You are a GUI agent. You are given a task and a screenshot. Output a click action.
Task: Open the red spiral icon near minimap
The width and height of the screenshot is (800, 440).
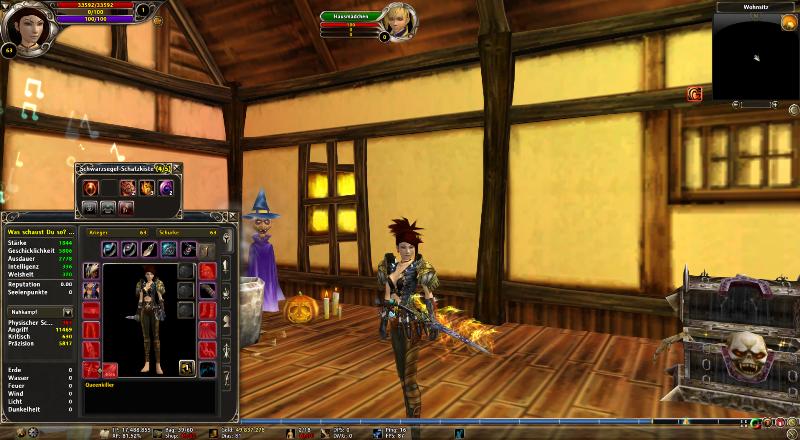click(x=694, y=94)
